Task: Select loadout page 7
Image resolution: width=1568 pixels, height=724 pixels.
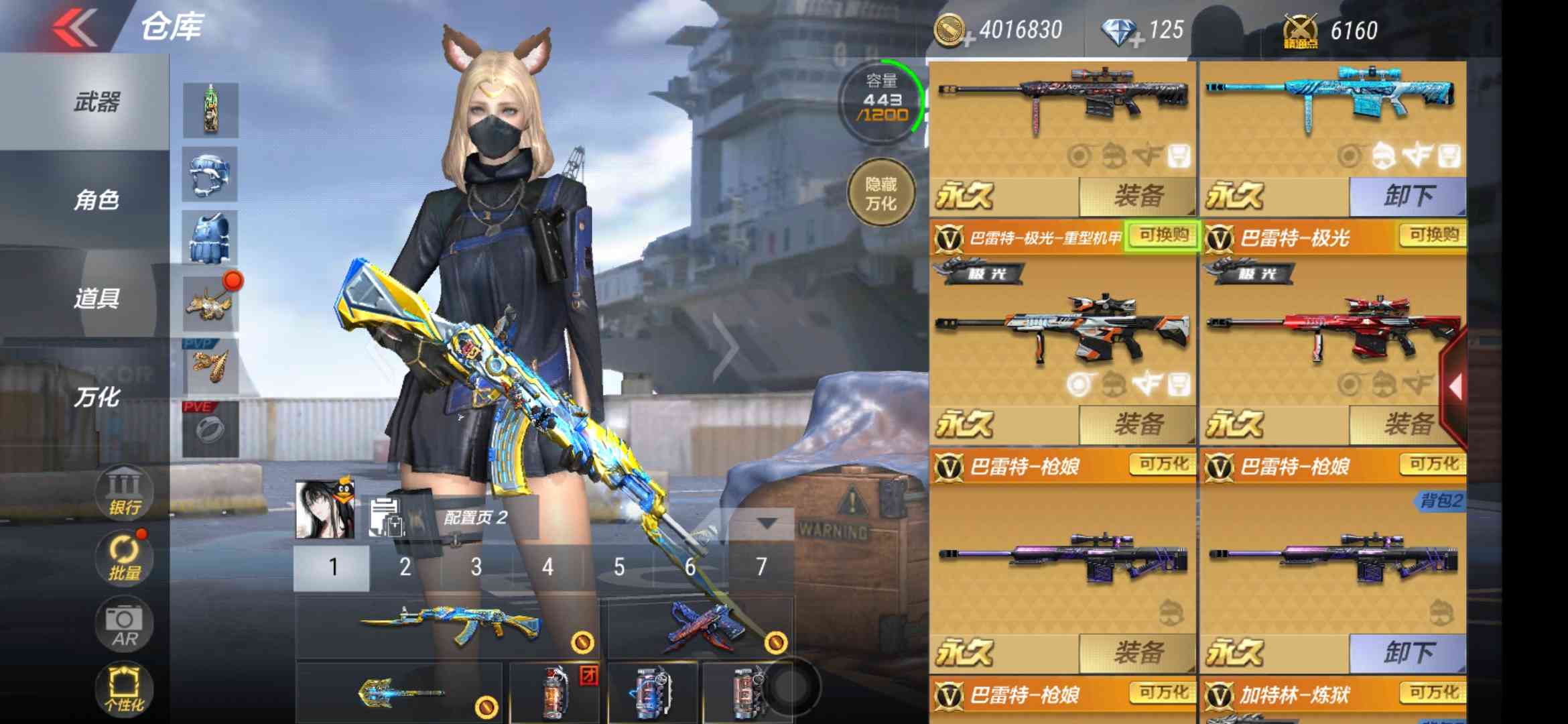Action: tap(761, 567)
